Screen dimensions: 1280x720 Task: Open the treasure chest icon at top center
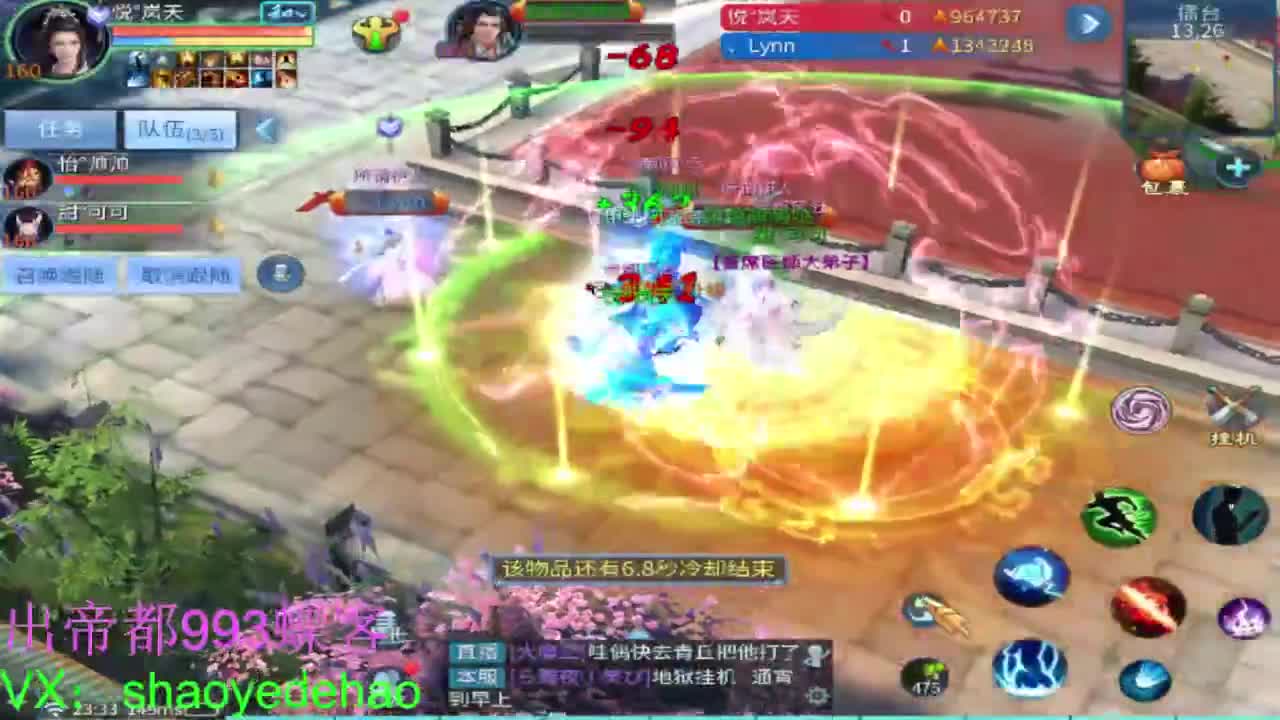(x=373, y=33)
